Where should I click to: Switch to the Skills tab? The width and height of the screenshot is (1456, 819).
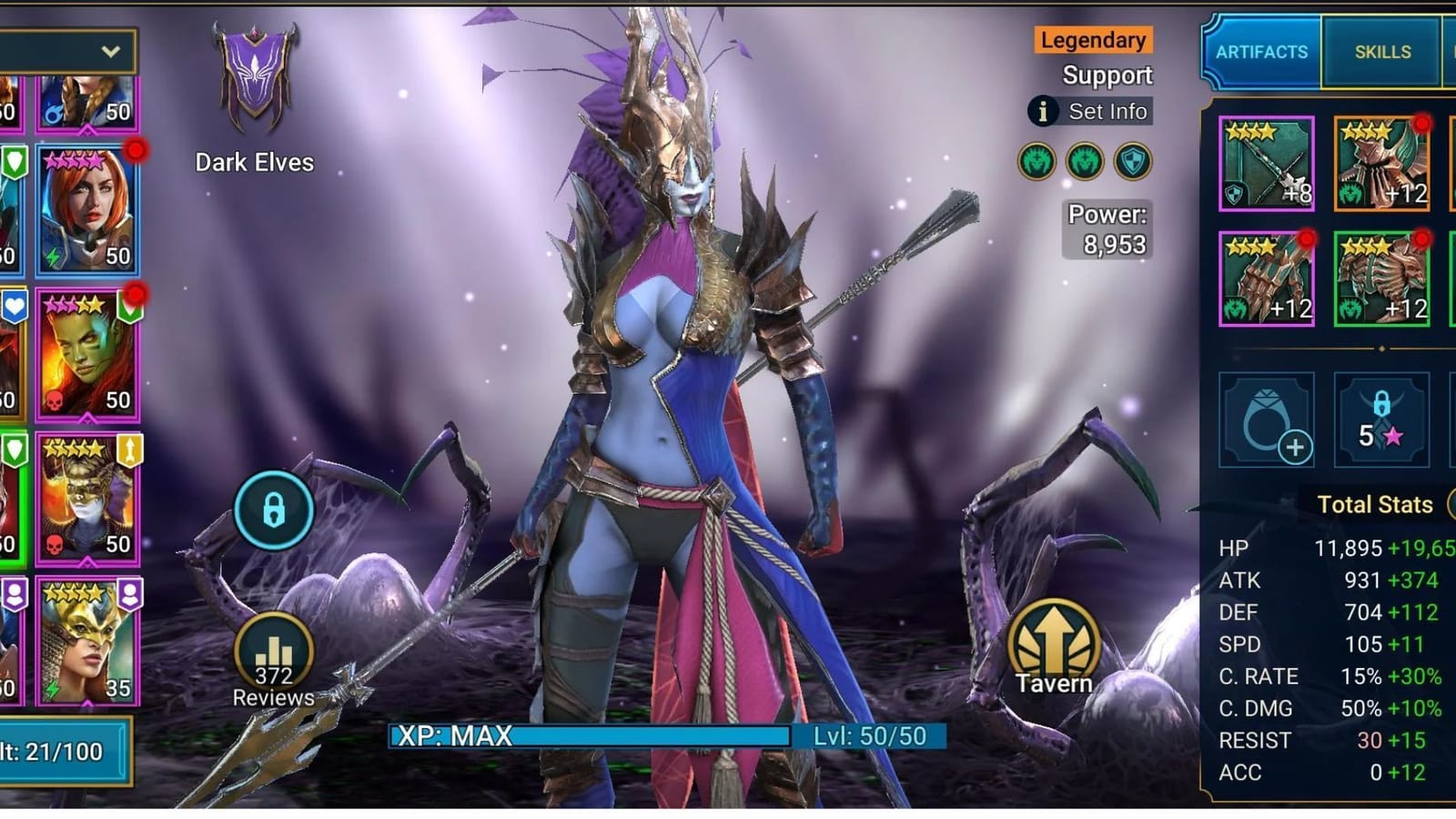point(1380,52)
